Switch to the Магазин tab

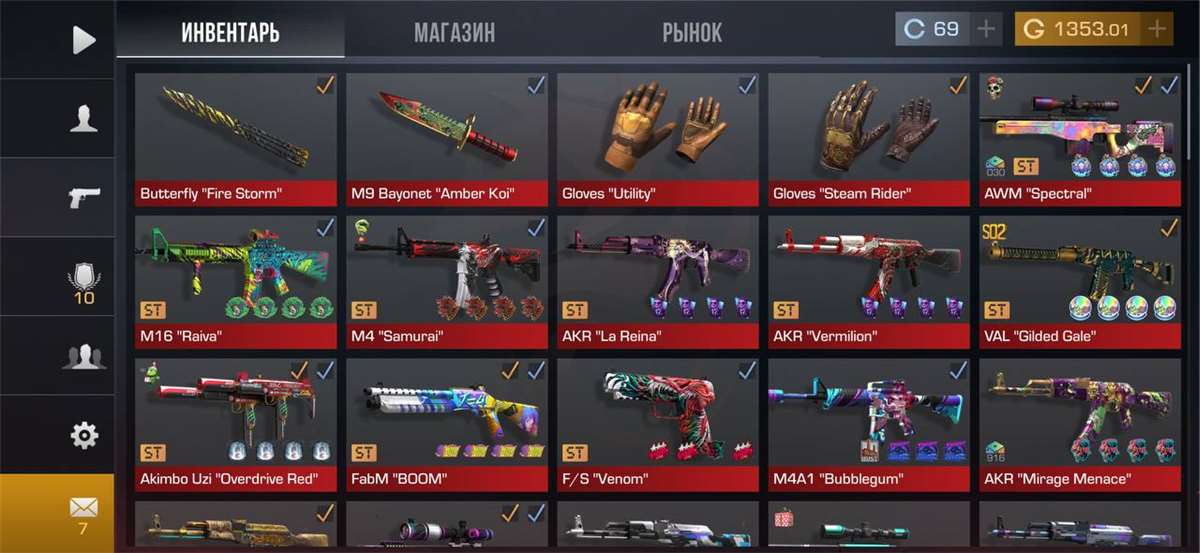[455, 32]
